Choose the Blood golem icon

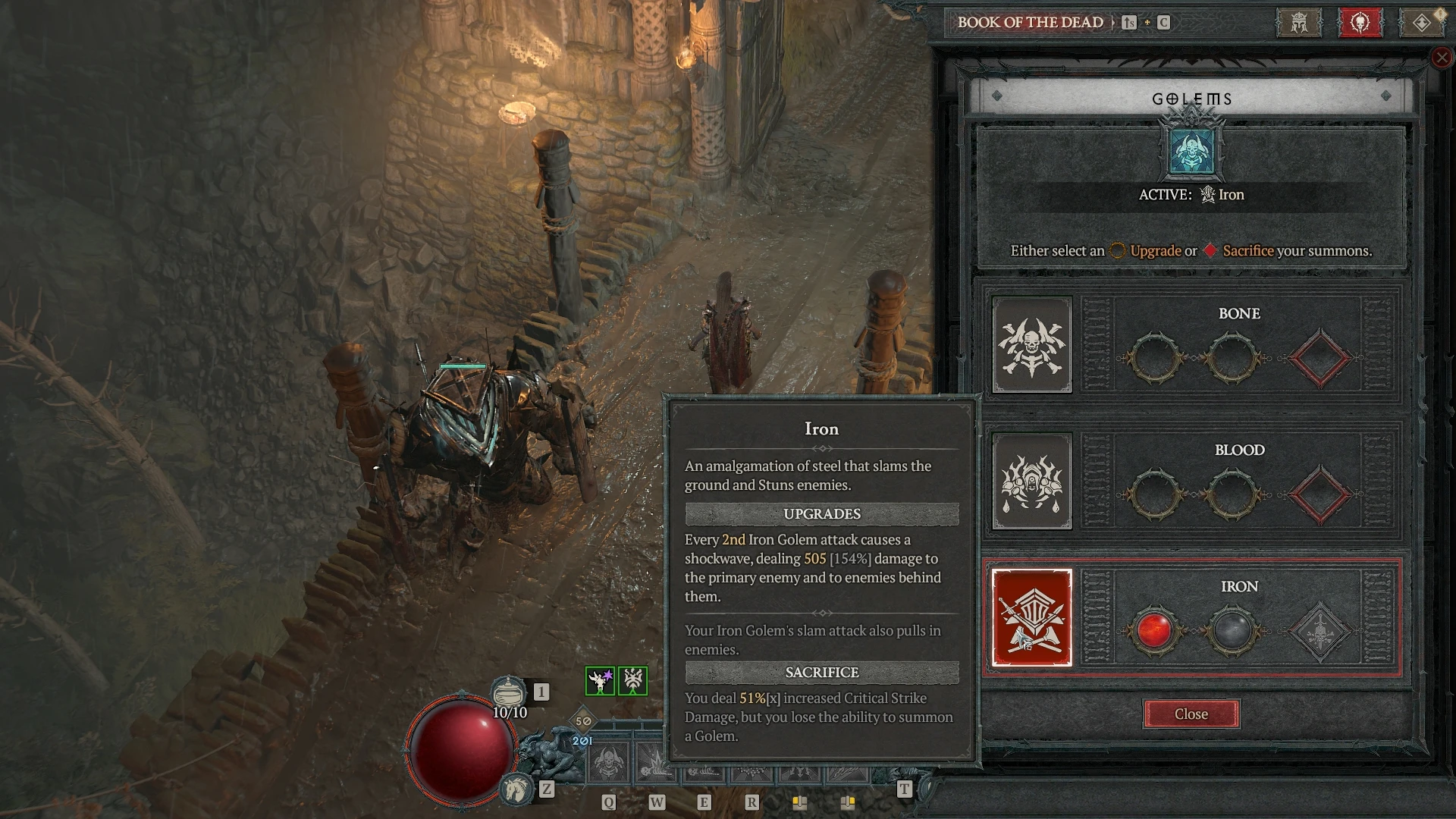(1032, 482)
